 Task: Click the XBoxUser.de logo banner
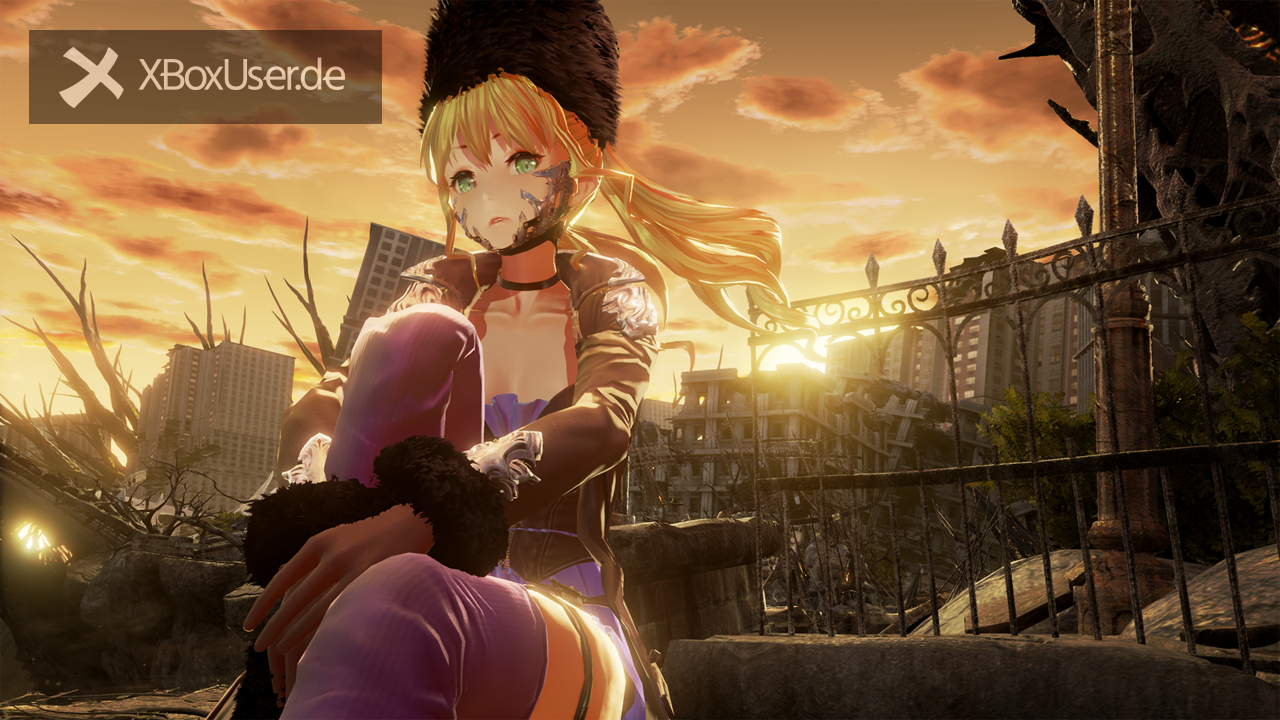tap(205, 77)
